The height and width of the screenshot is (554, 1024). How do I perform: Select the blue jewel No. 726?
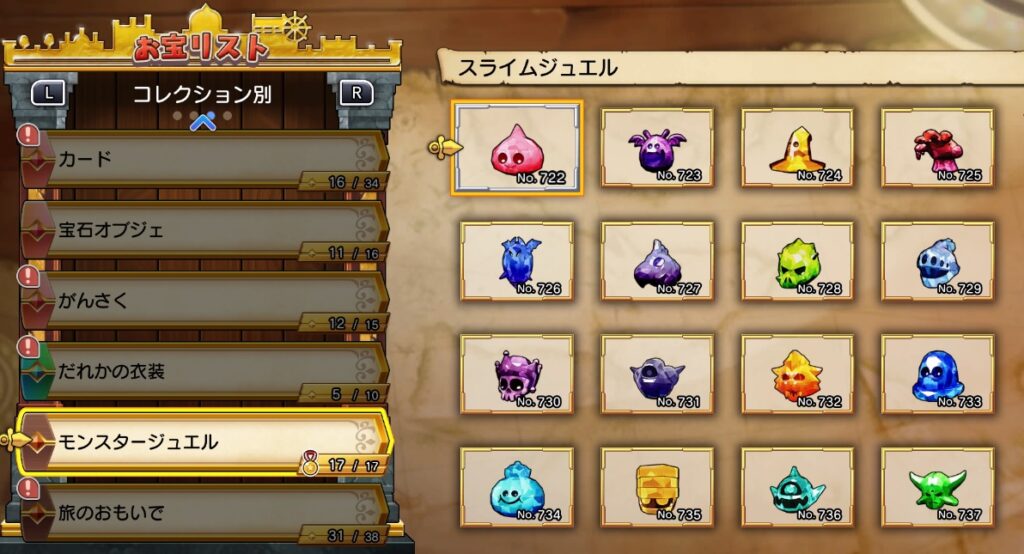[x=517, y=261]
